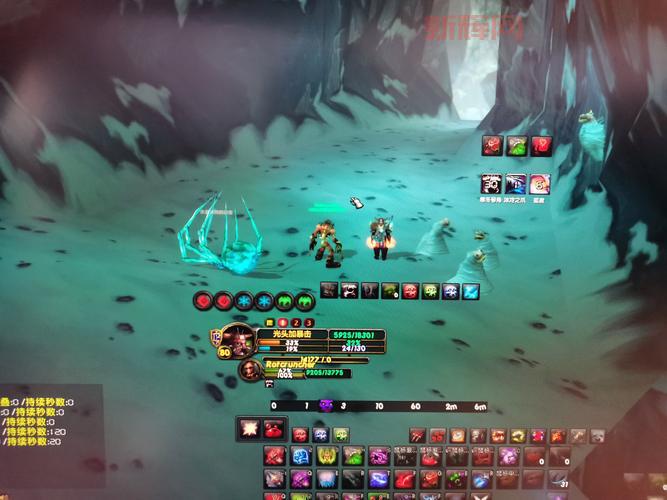Click the pink tracker icon showing 6
Viewport: 667px width, 500px height.
pos(540,184)
